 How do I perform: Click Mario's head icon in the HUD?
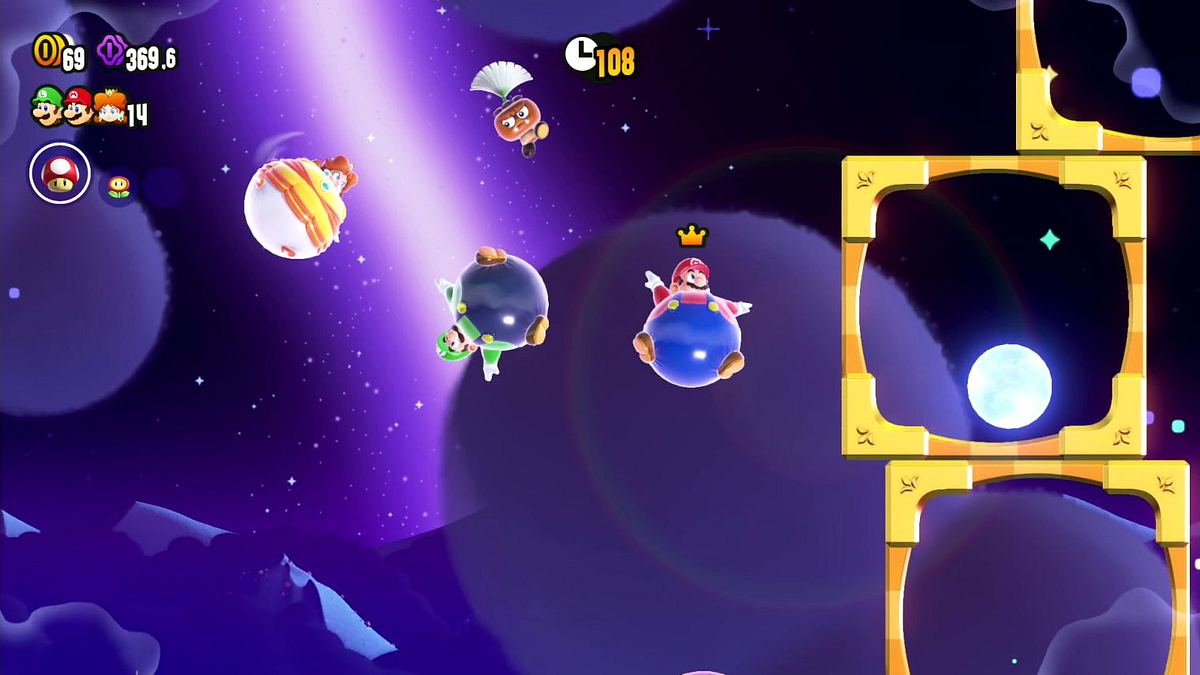(78, 105)
